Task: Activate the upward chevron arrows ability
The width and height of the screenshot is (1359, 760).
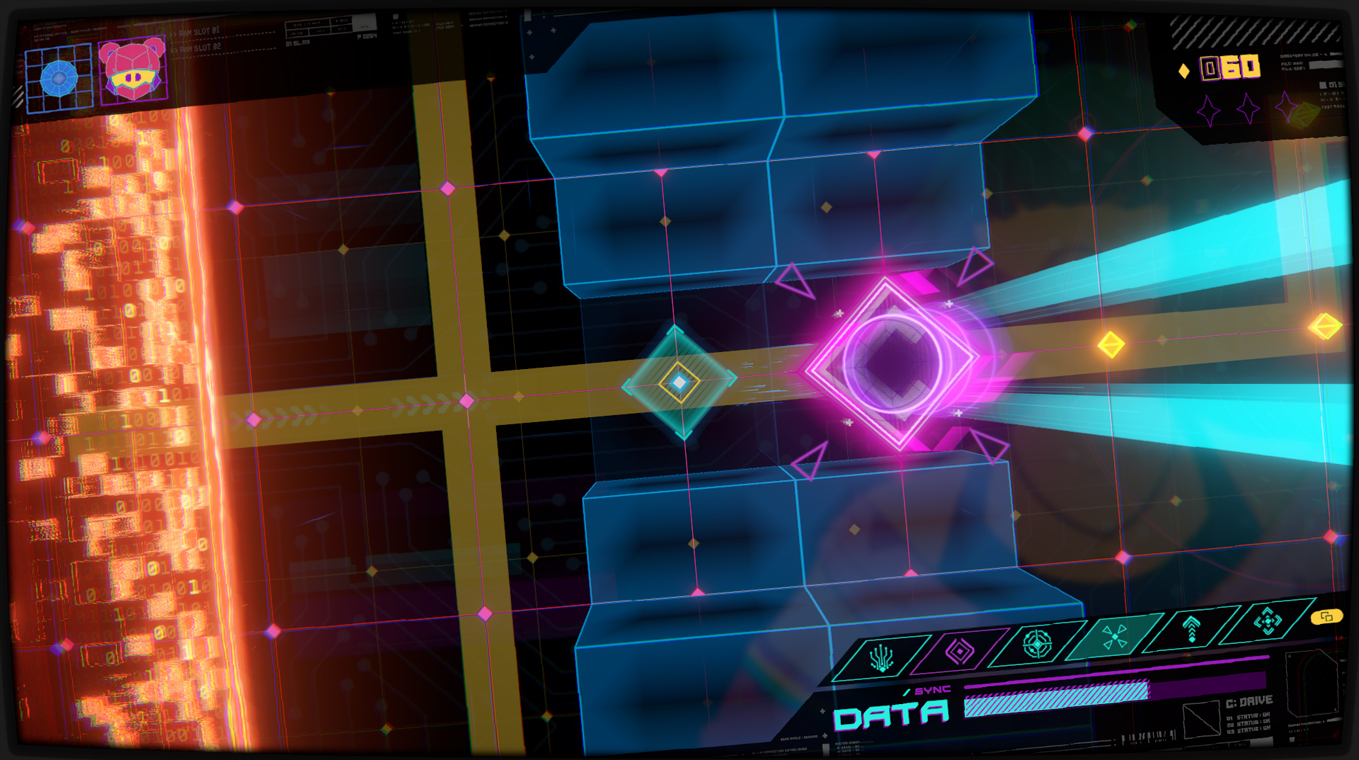Action: point(1190,630)
